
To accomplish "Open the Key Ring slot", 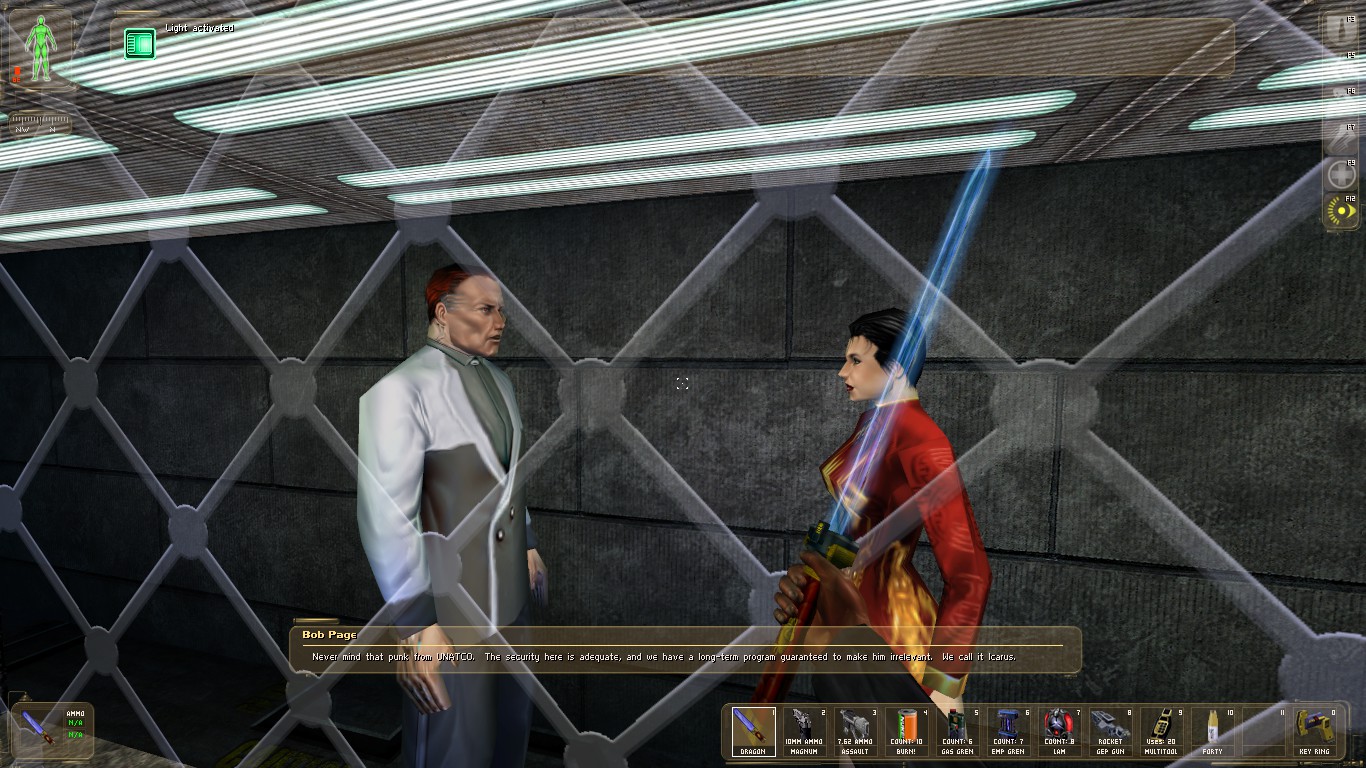I will pos(1315,730).
